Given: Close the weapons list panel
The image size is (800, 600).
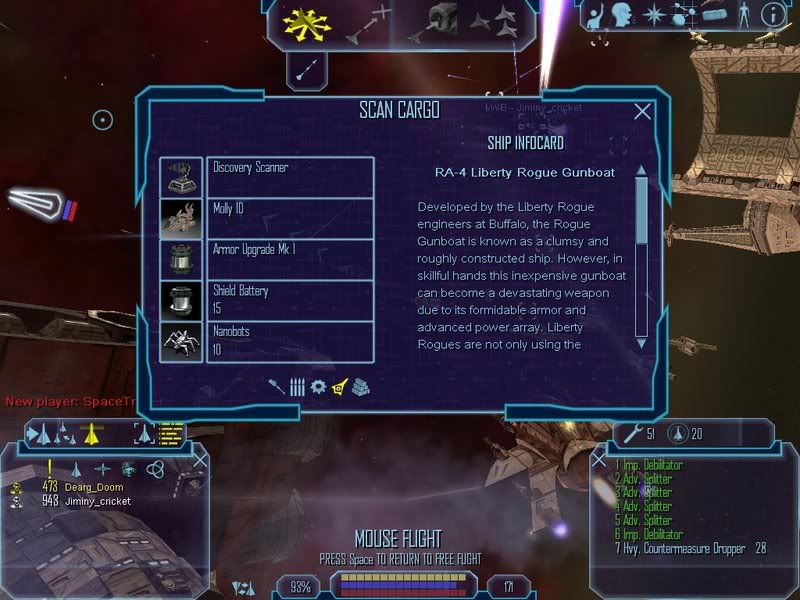Looking at the screenshot, I should point(598,461).
